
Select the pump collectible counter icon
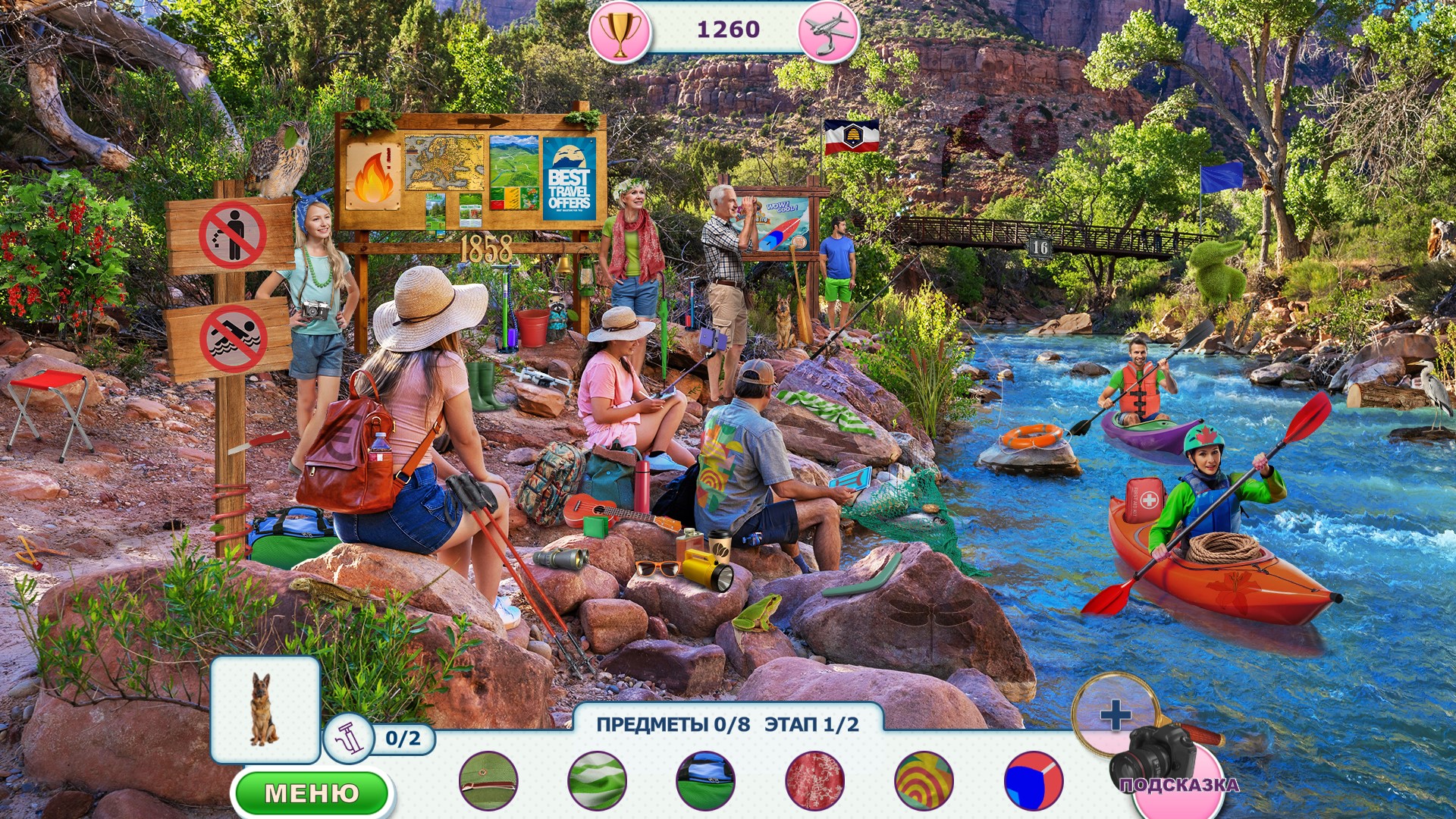[x=350, y=738]
